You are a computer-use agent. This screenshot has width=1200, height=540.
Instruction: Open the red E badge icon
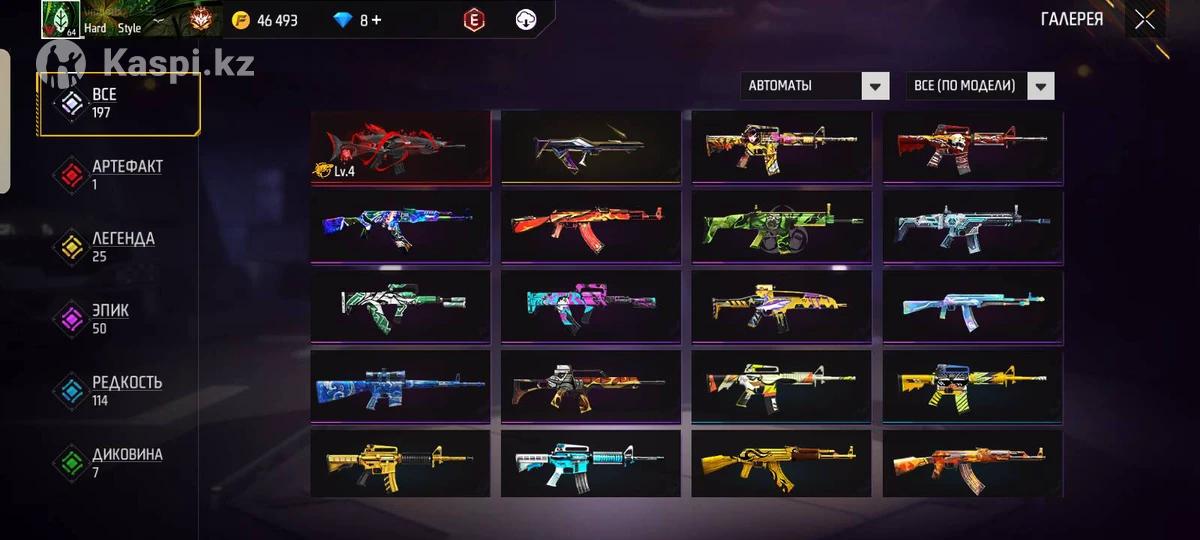[x=474, y=20]
